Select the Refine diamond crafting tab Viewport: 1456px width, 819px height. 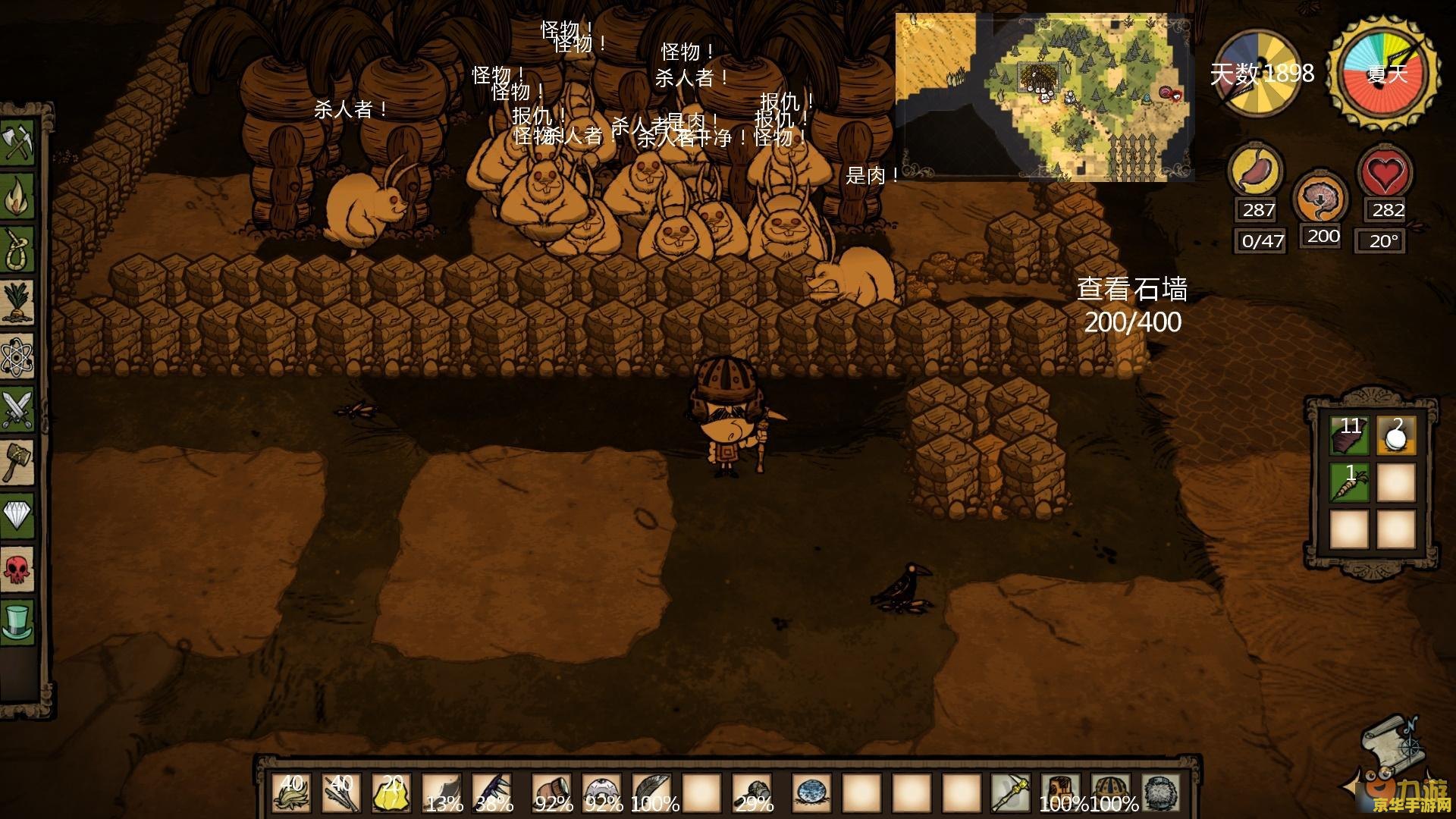18,515
